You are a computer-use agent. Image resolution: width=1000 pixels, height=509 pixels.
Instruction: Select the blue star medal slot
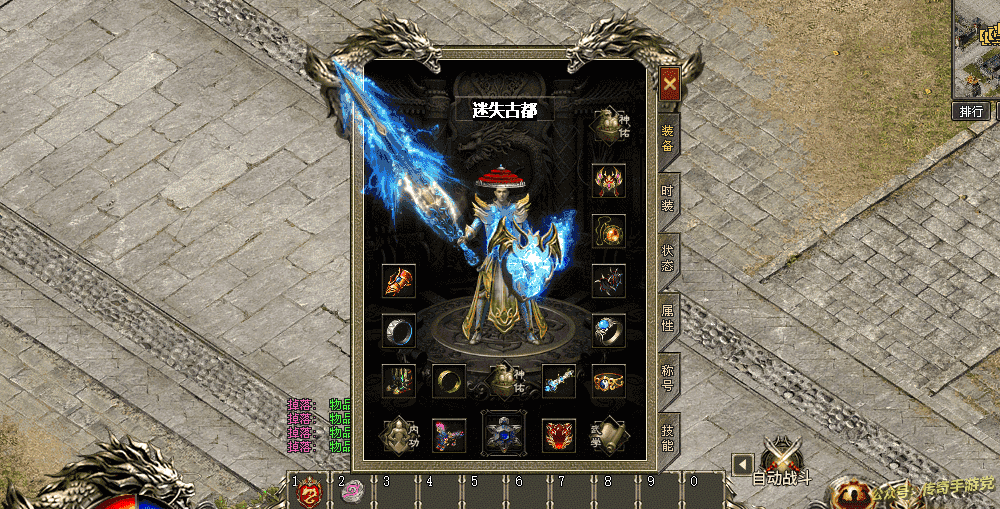[503, 434]
